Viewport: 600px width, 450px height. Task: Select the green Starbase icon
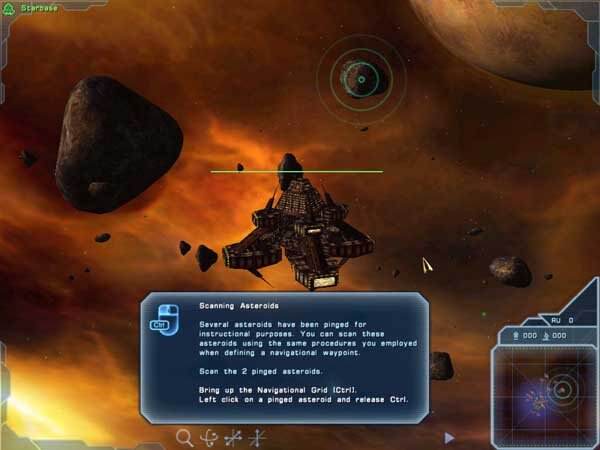pos(12,7)
